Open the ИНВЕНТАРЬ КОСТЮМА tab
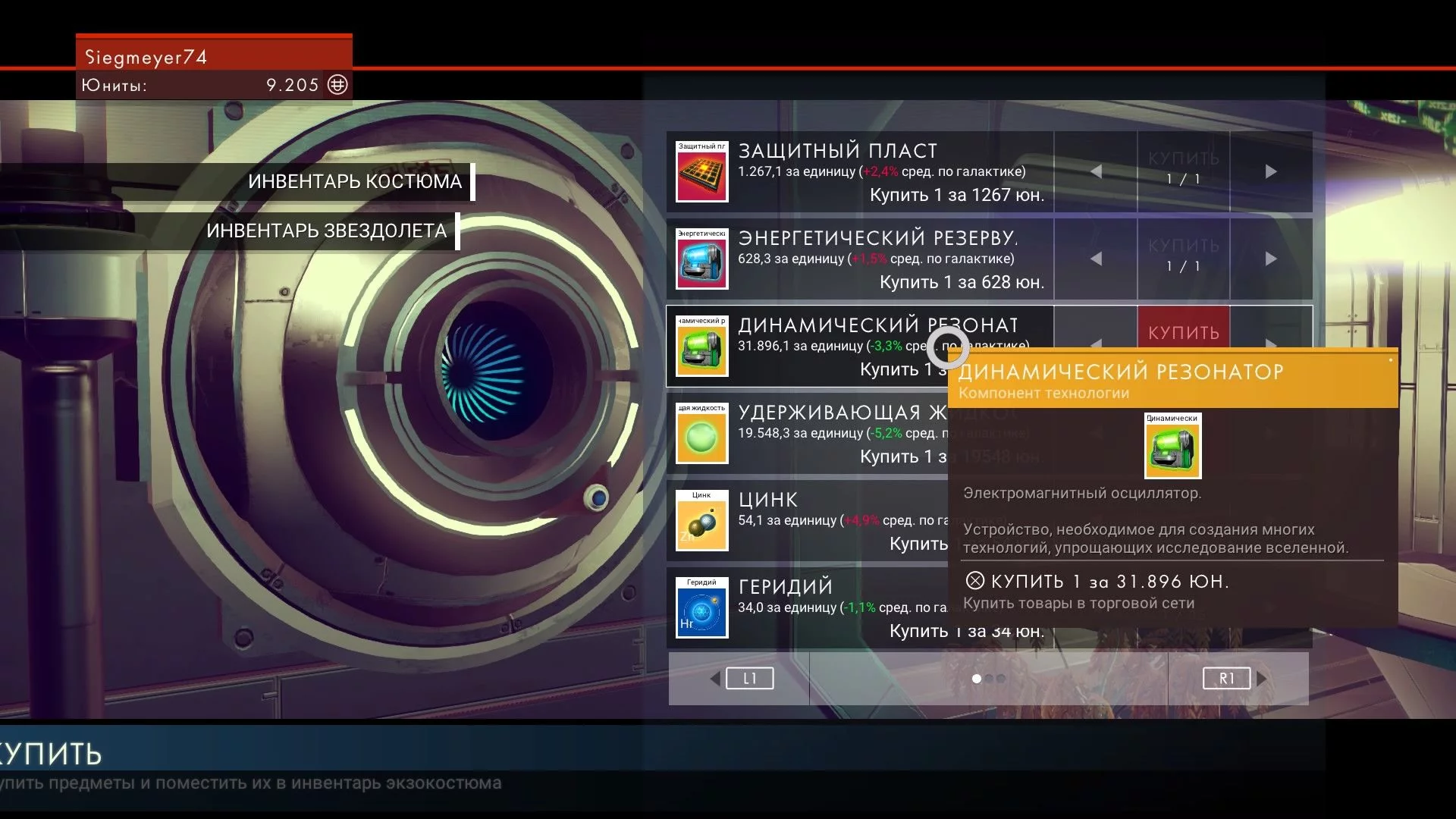Viewport: 1456px width, 819px height. (354, 182)
